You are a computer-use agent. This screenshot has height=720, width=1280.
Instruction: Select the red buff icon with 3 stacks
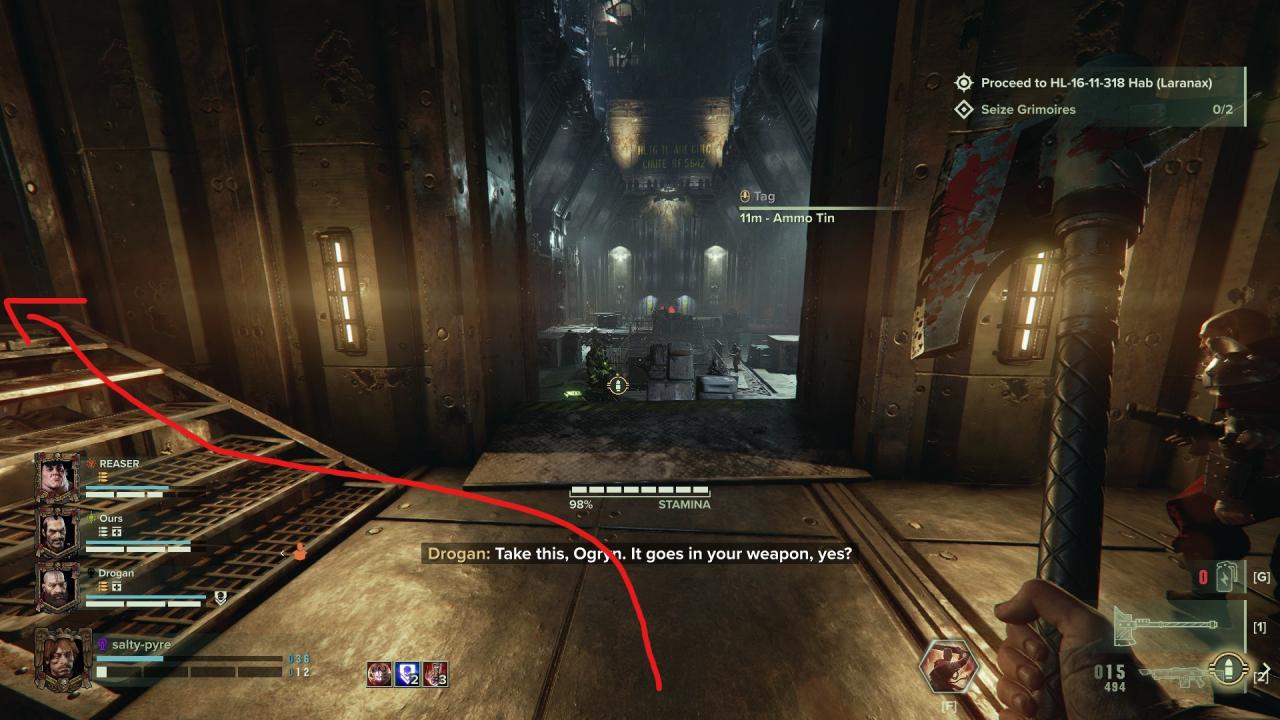click(435, 674)
